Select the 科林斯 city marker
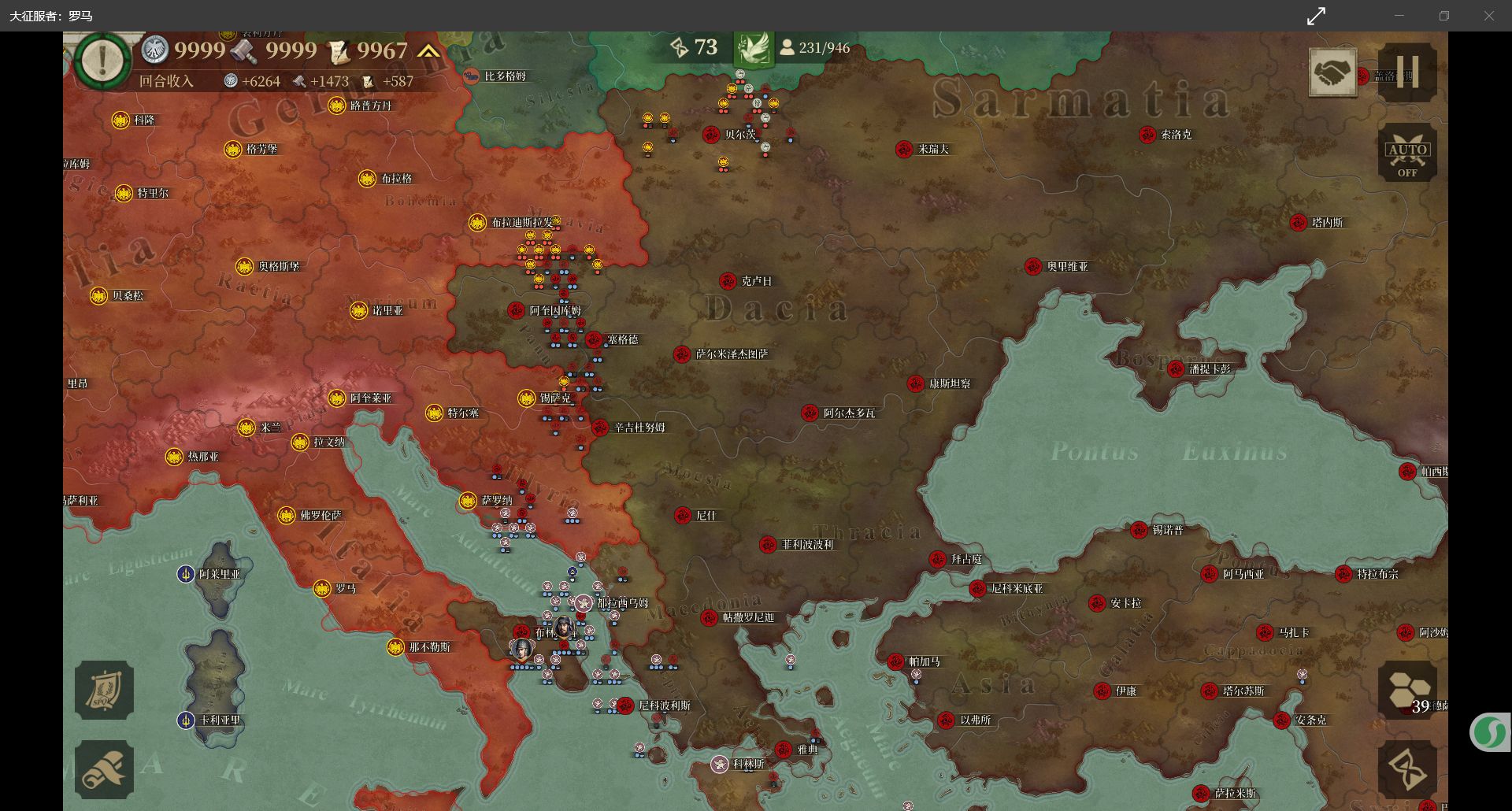Viewport: 1512px width, 811px height. [720, 764]
